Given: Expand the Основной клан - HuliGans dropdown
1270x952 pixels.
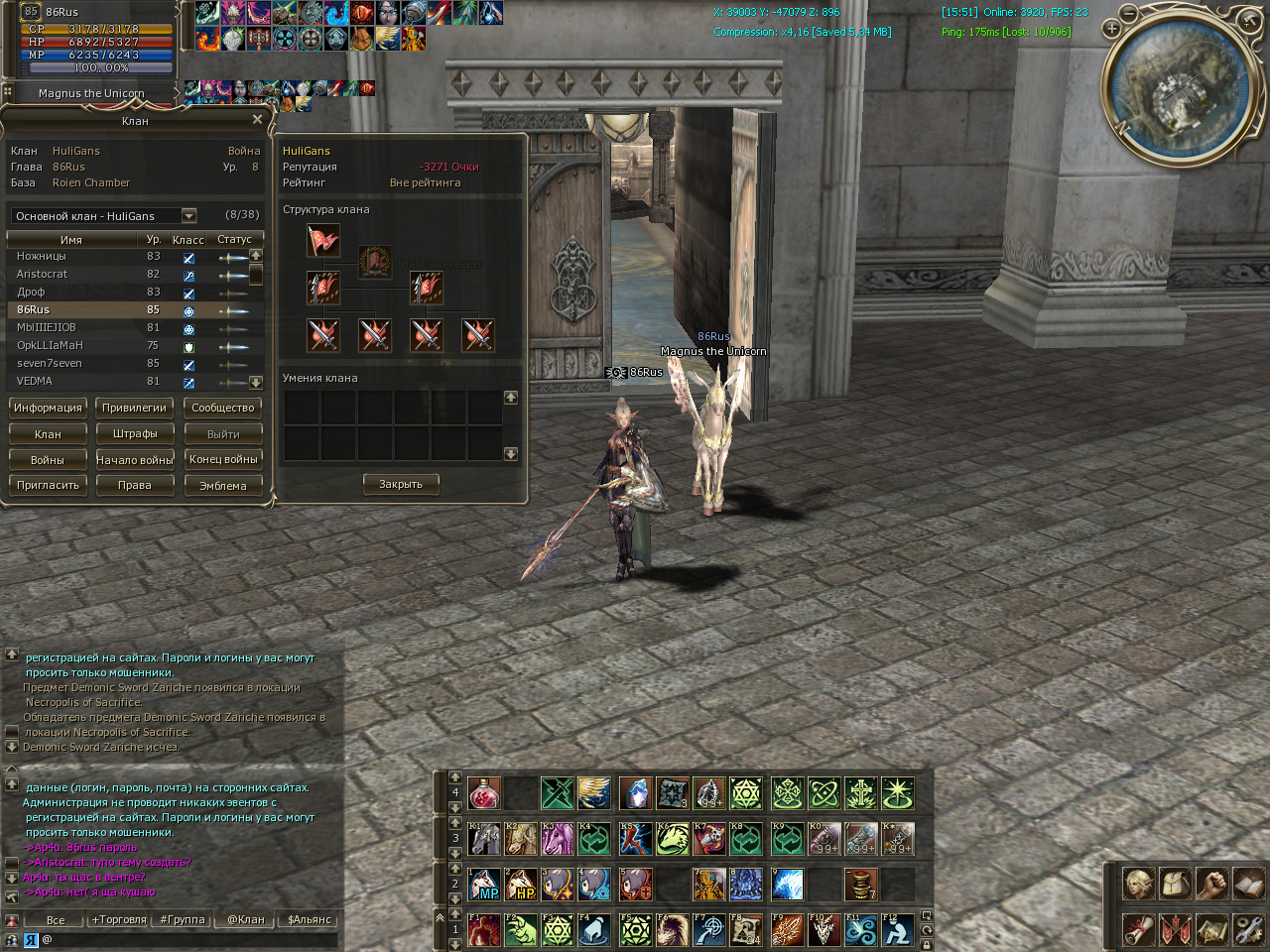Looking at the screenshot, I should tap(189, 215).
